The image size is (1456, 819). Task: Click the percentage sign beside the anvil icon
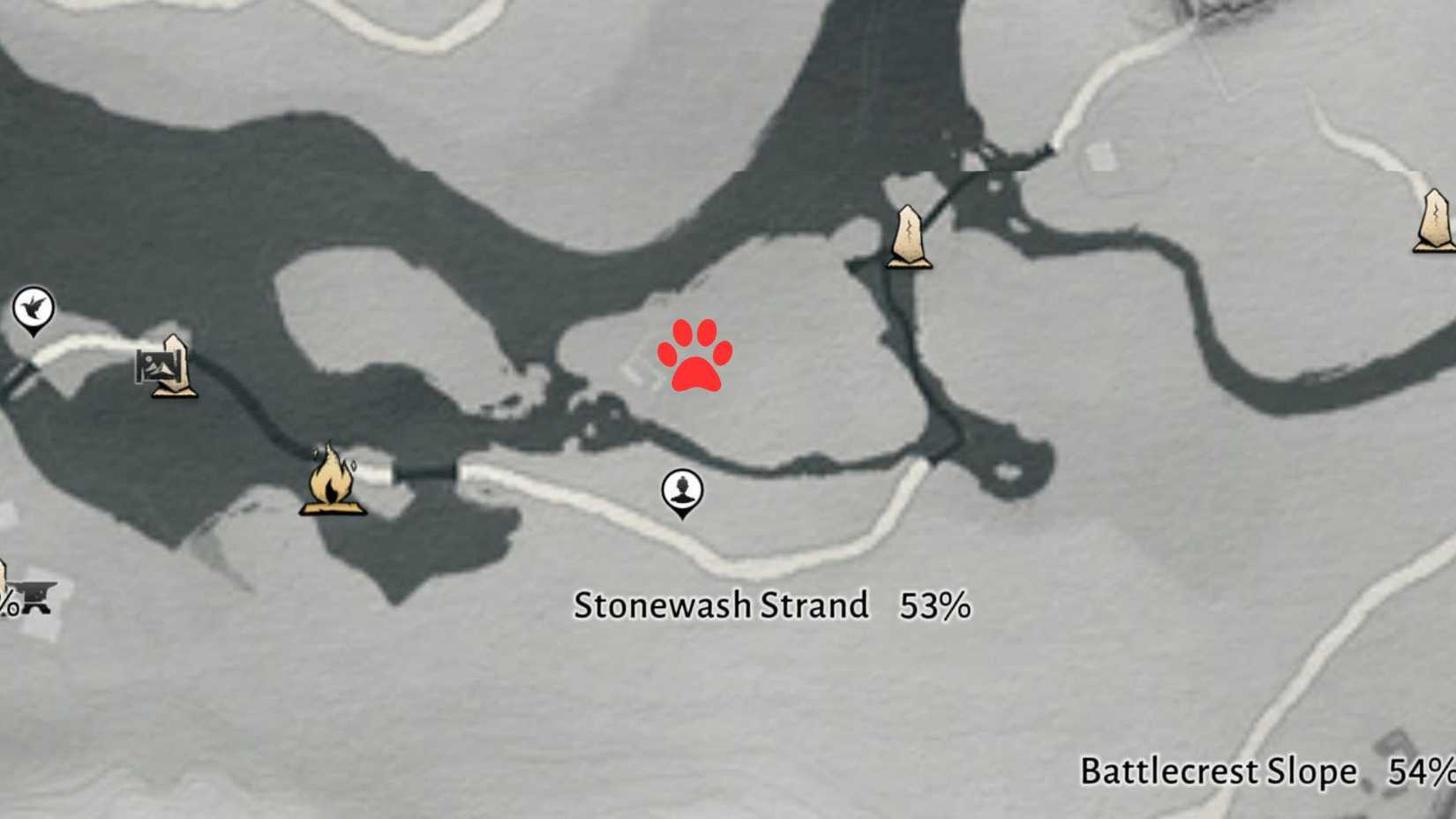10,602
